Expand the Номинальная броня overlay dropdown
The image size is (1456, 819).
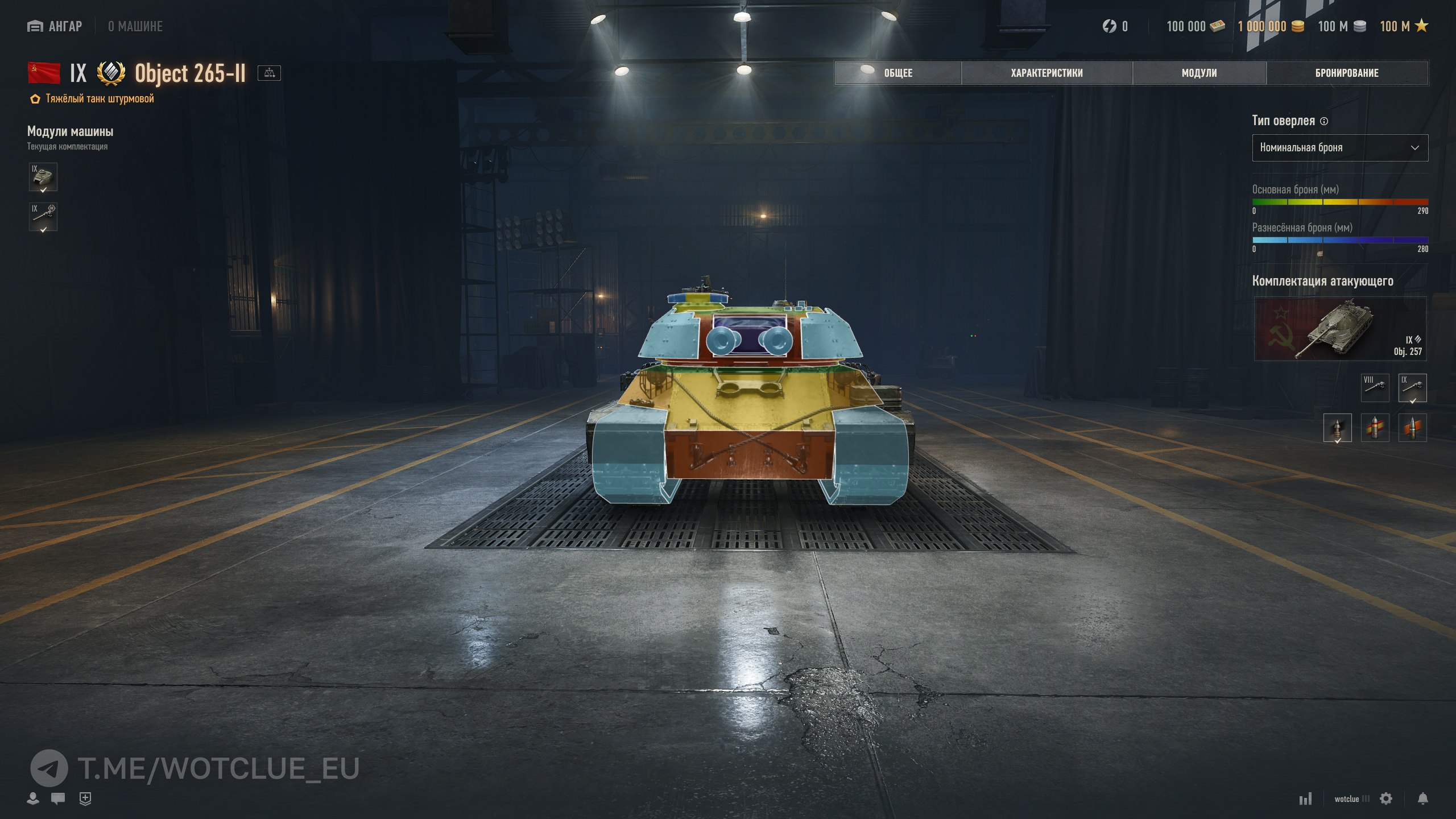[1339, 148]
